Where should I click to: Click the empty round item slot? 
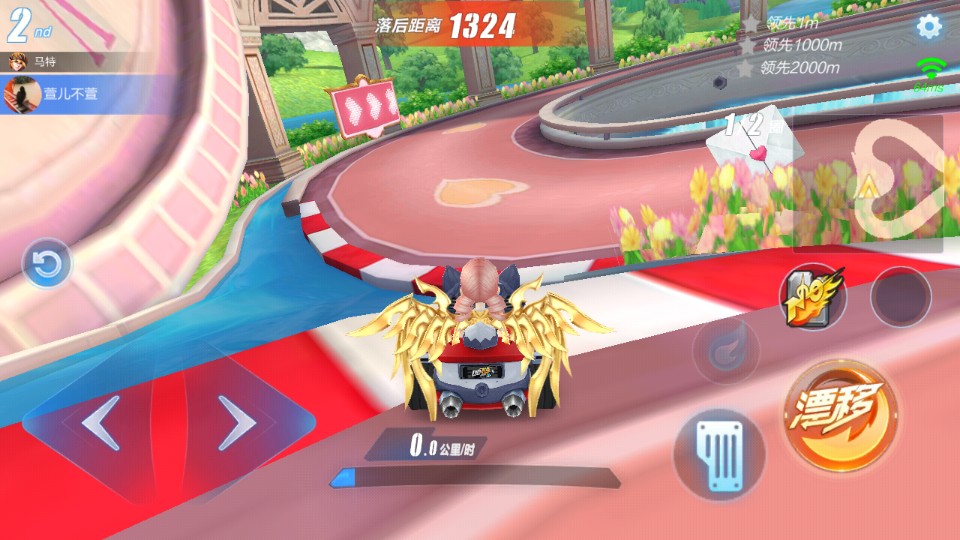[900, 297]
